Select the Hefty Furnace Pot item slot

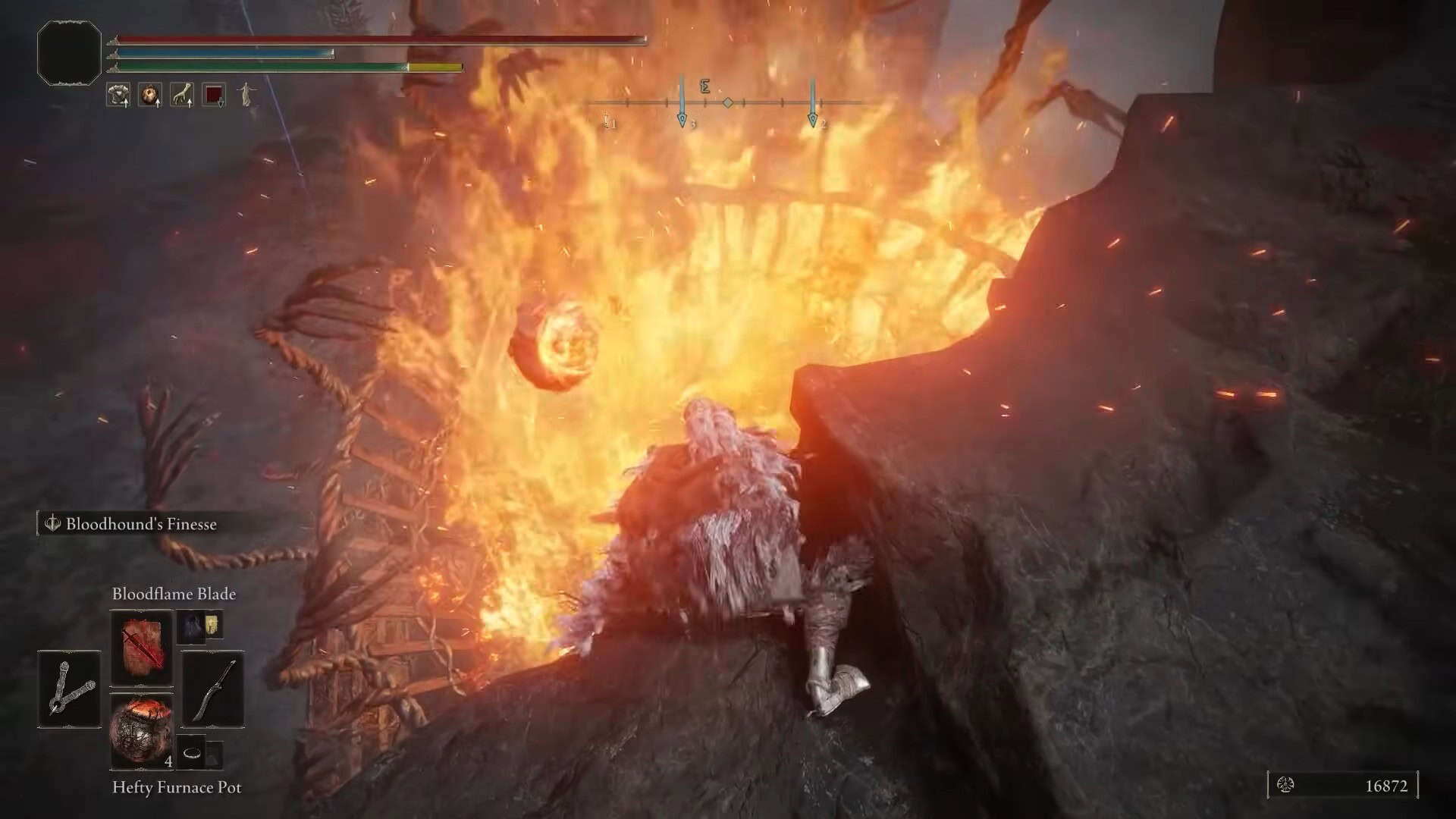142,732
